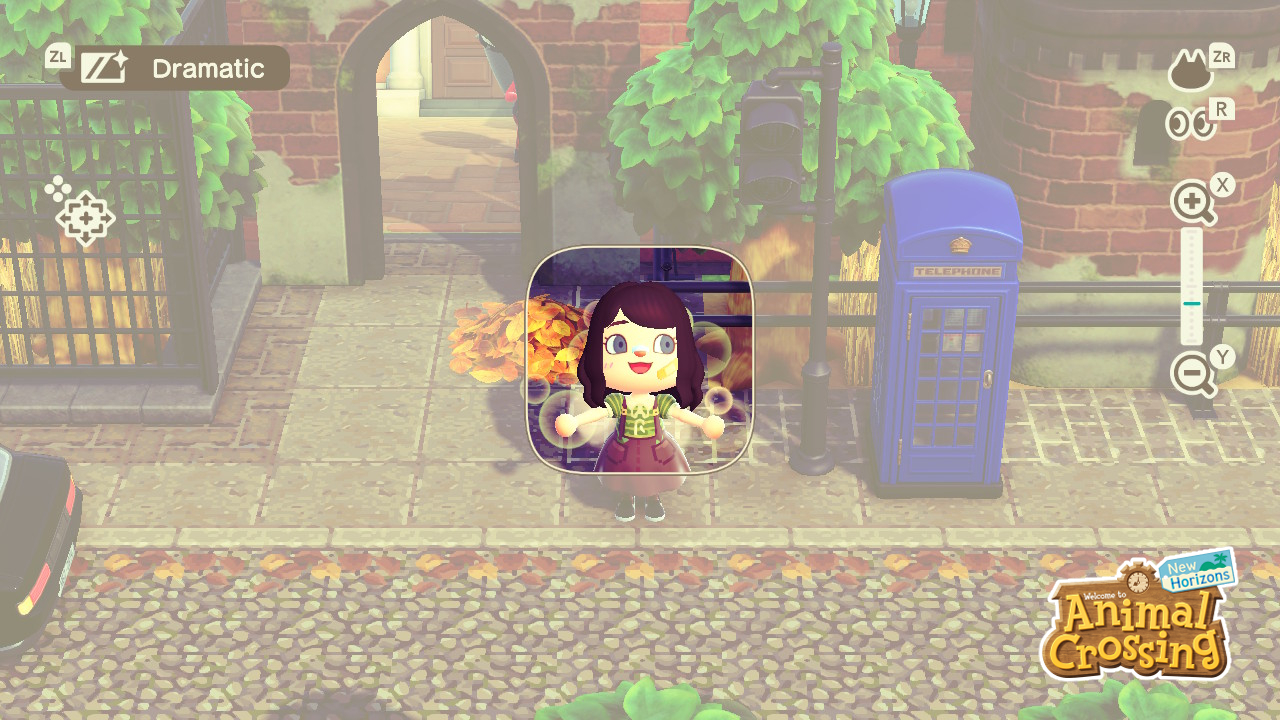Open the cat-face reactions icon
Screen dimensions: 1280x720
coord(1191,71)
